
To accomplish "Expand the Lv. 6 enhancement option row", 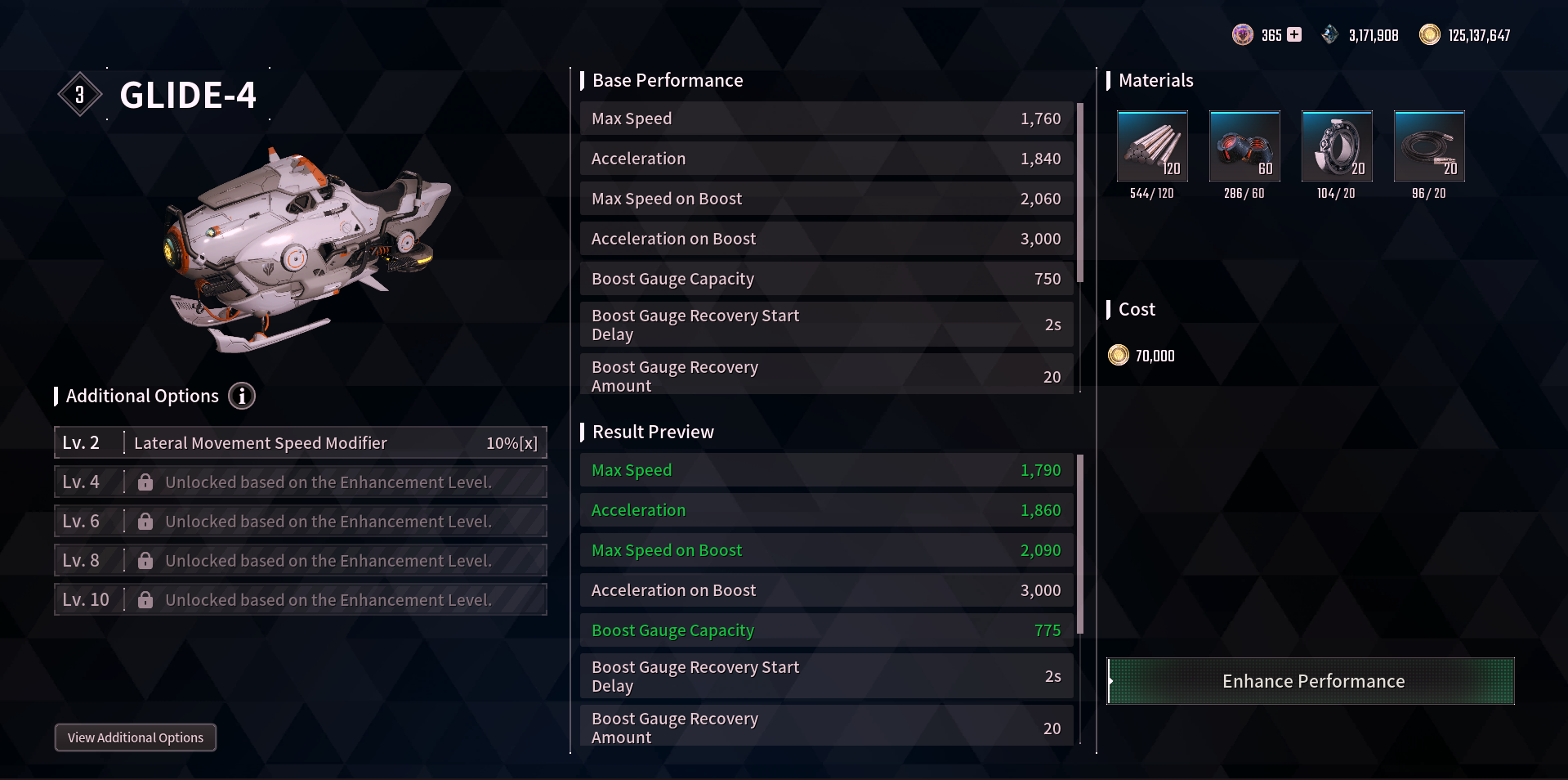I will tap(301, 521).
